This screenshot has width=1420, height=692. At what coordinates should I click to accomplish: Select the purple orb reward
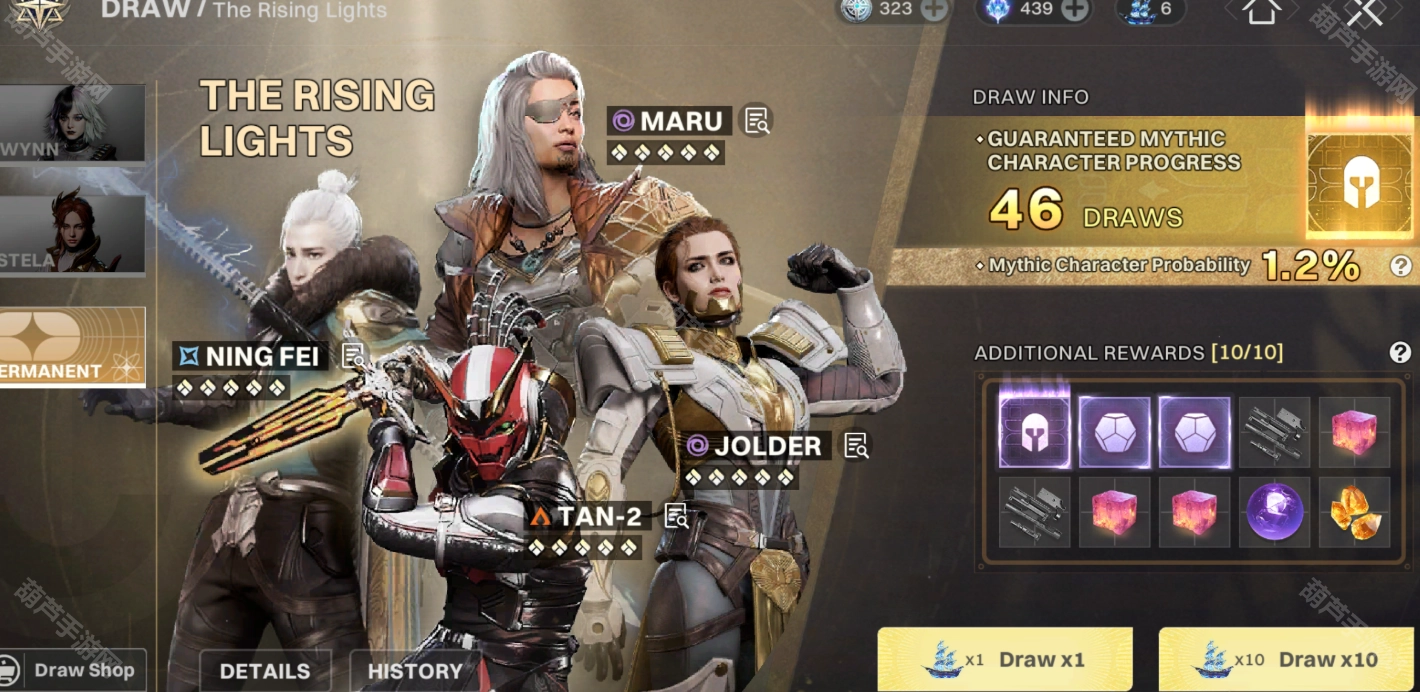[1274, 511]
